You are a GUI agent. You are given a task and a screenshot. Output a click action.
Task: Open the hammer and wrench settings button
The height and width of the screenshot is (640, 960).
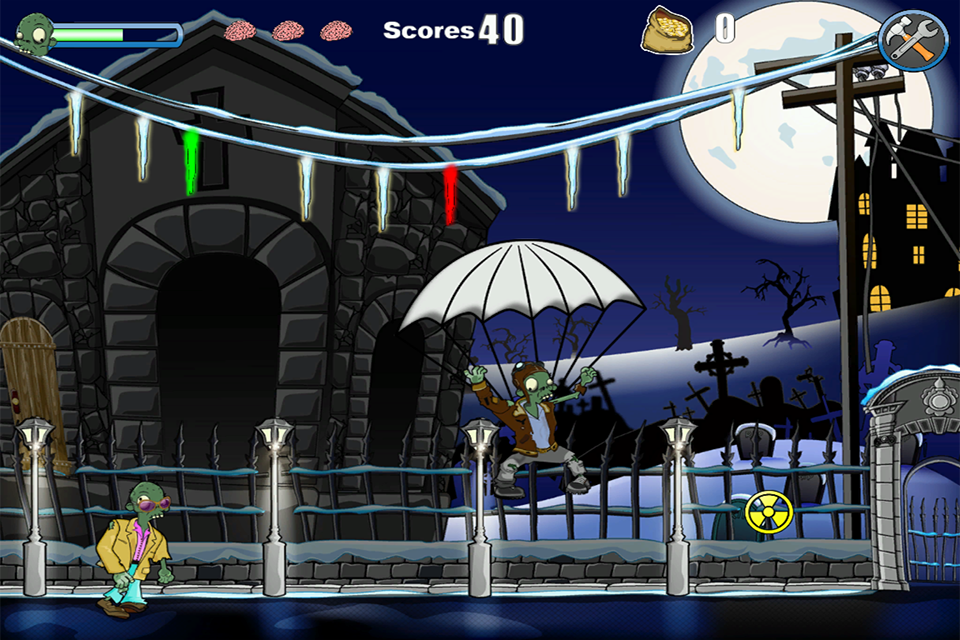coord(912,42)
